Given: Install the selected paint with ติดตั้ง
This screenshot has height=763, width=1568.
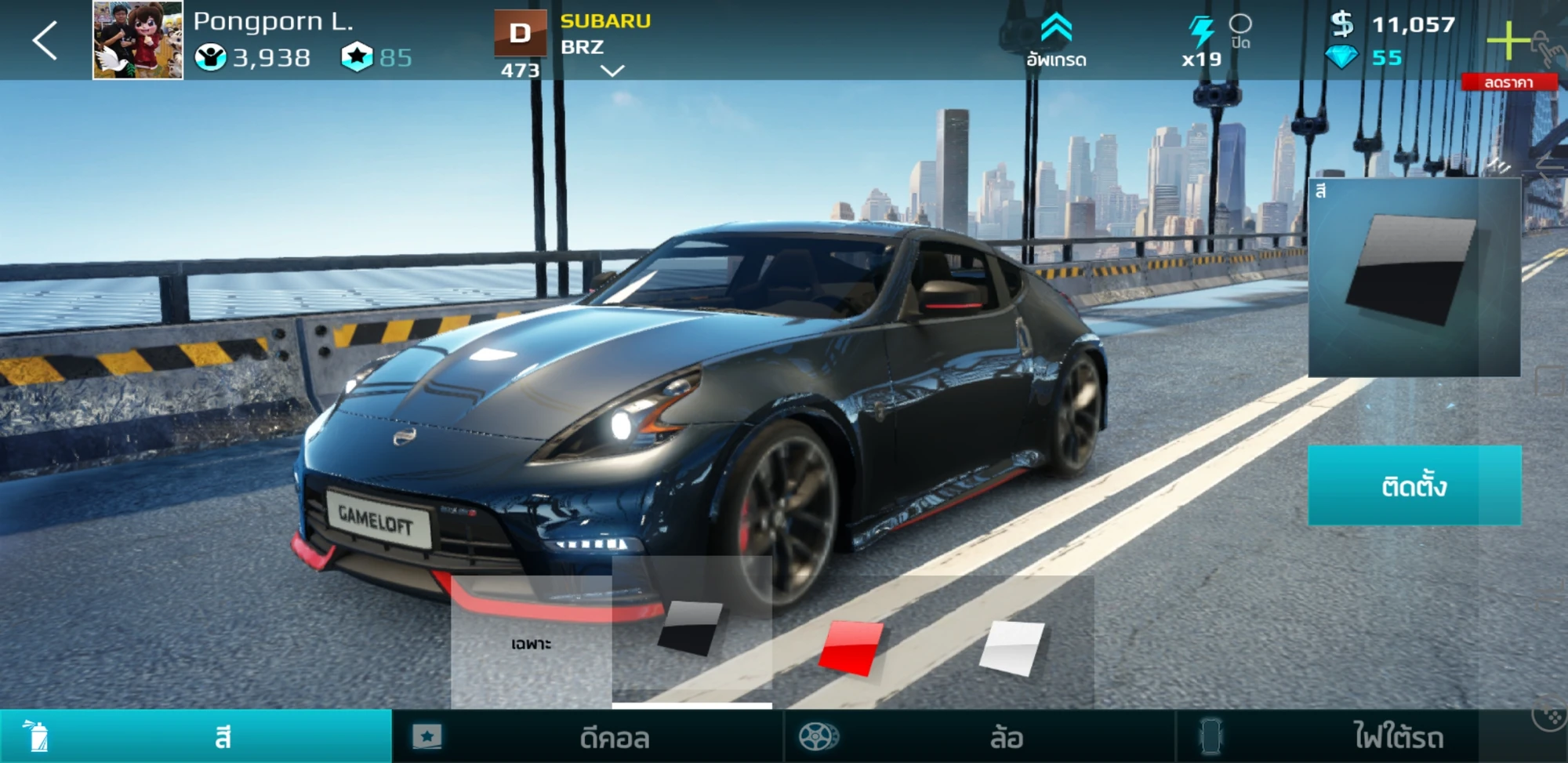Looking at the screenshot, I should pos(1414,485).
